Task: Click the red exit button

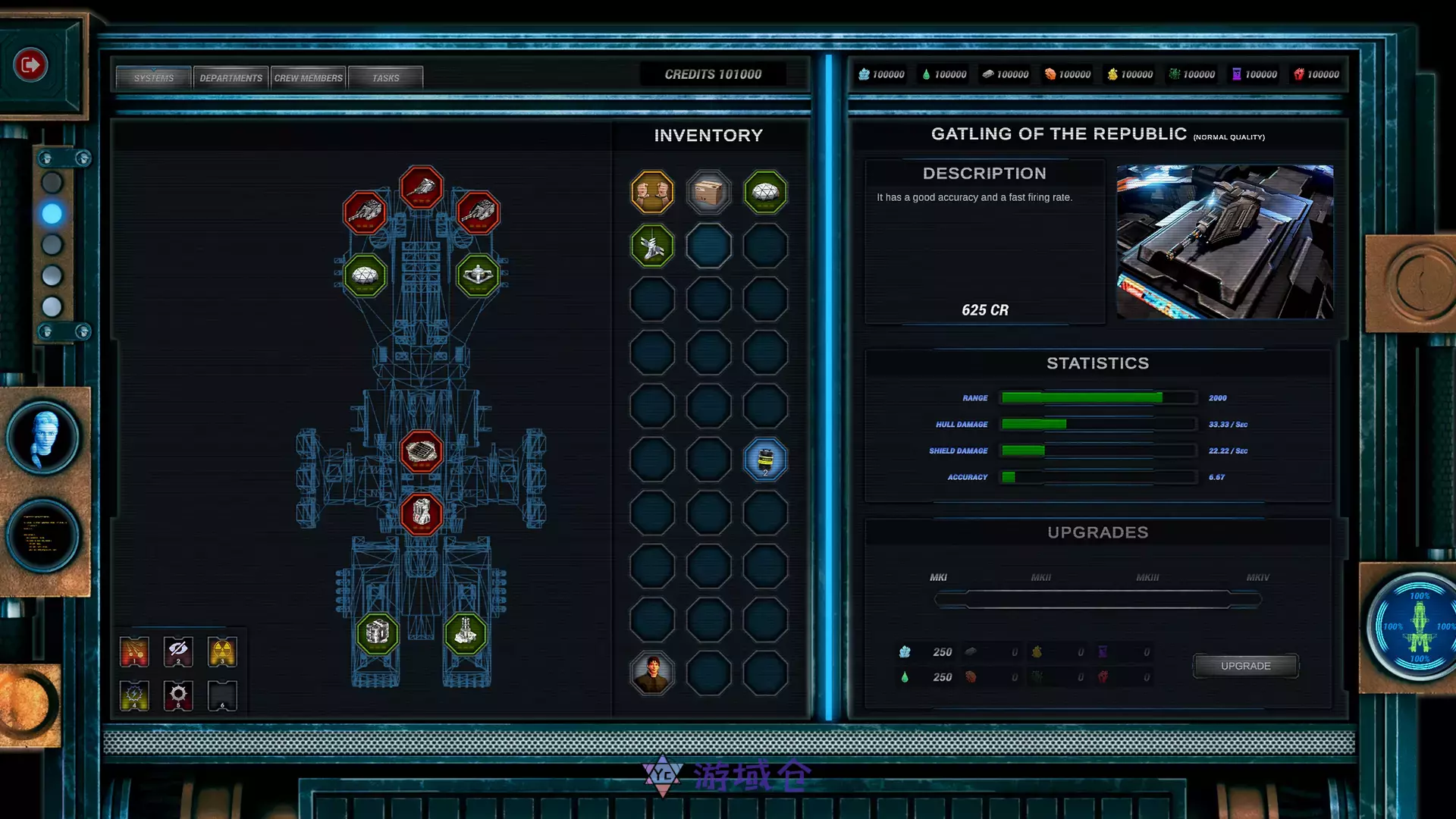Action: click(x=30, y=65)
